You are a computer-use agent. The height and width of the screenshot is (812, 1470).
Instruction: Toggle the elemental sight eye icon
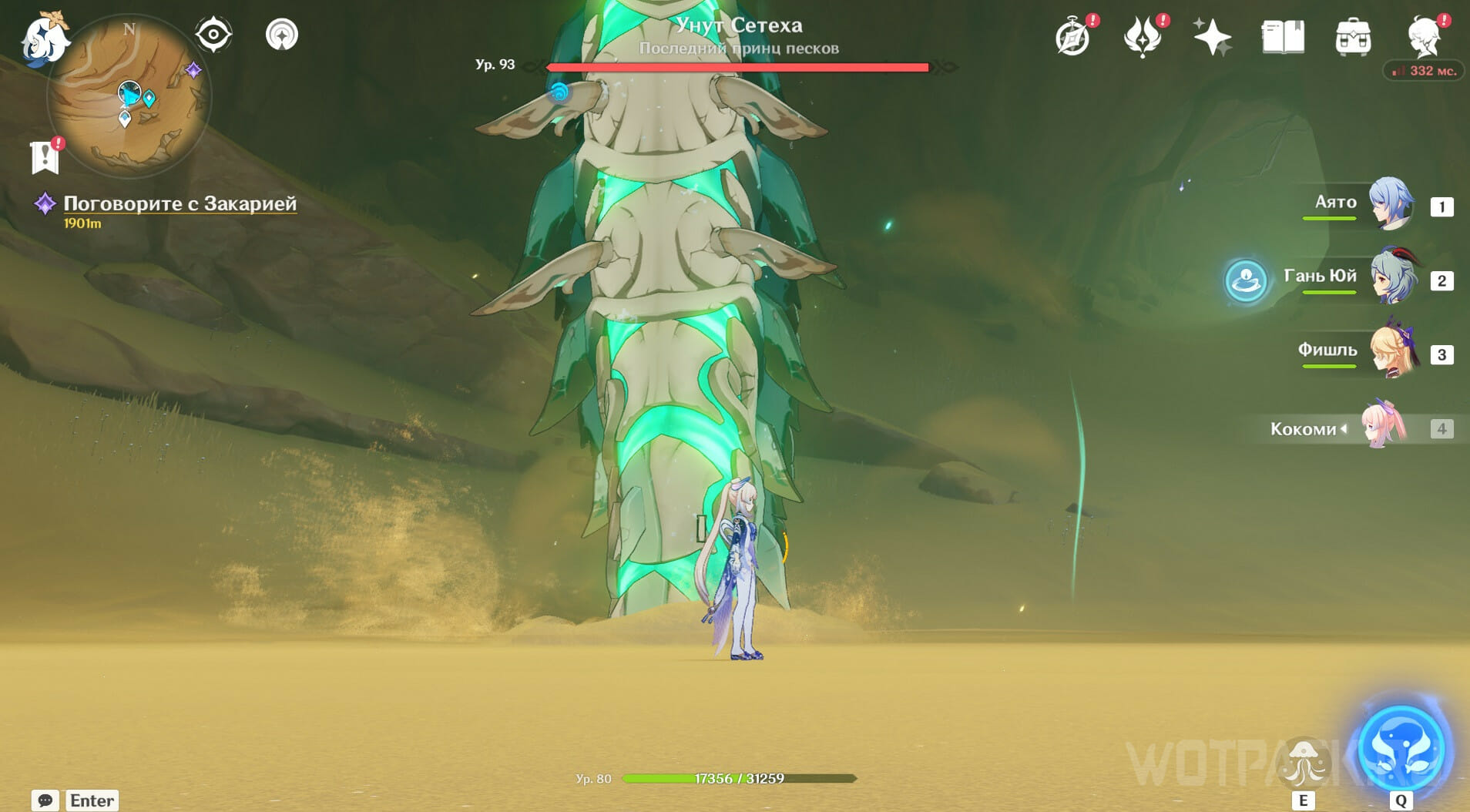click(x=213, y=35)
